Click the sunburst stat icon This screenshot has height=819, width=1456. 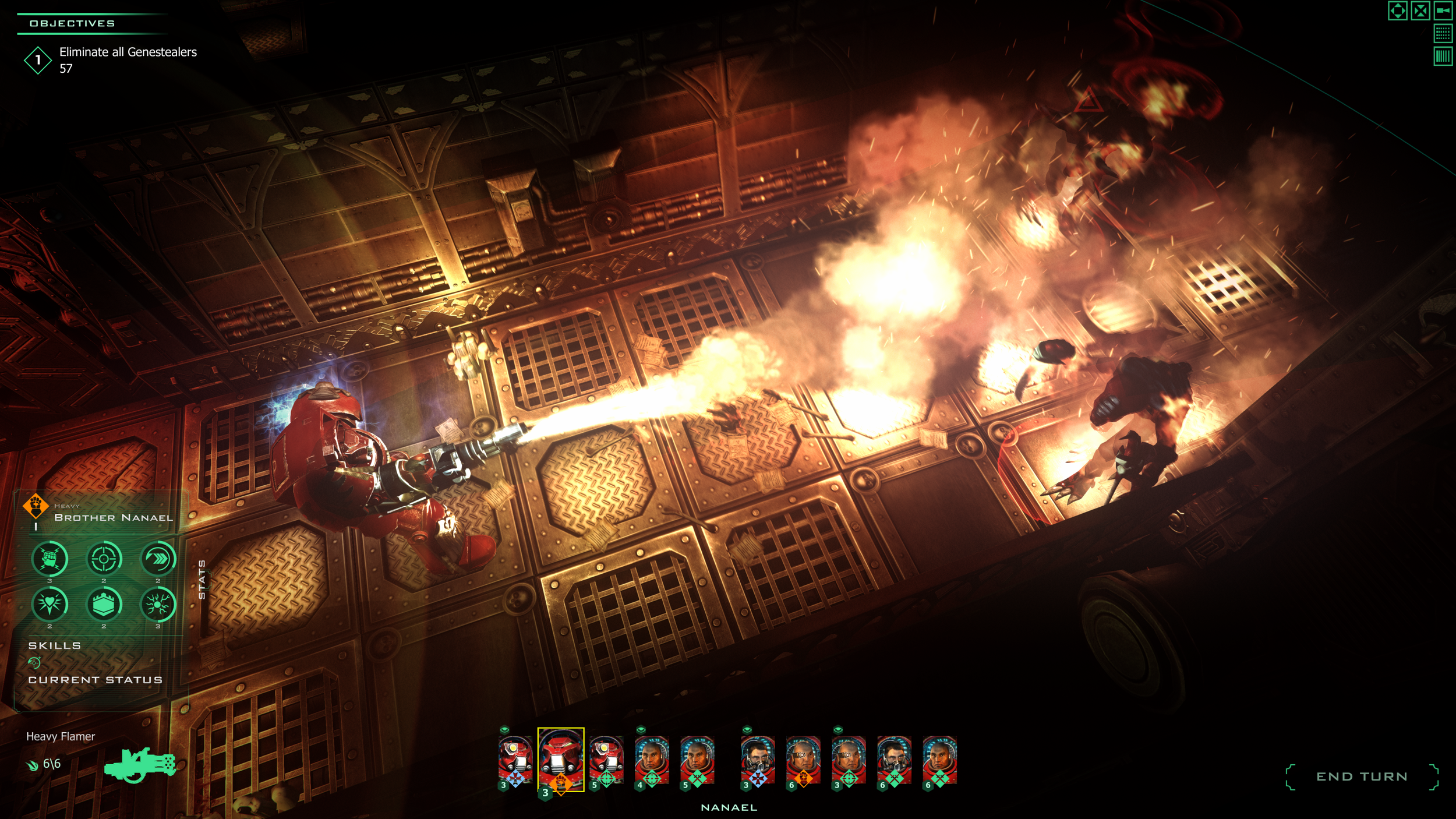click(158, 604)
